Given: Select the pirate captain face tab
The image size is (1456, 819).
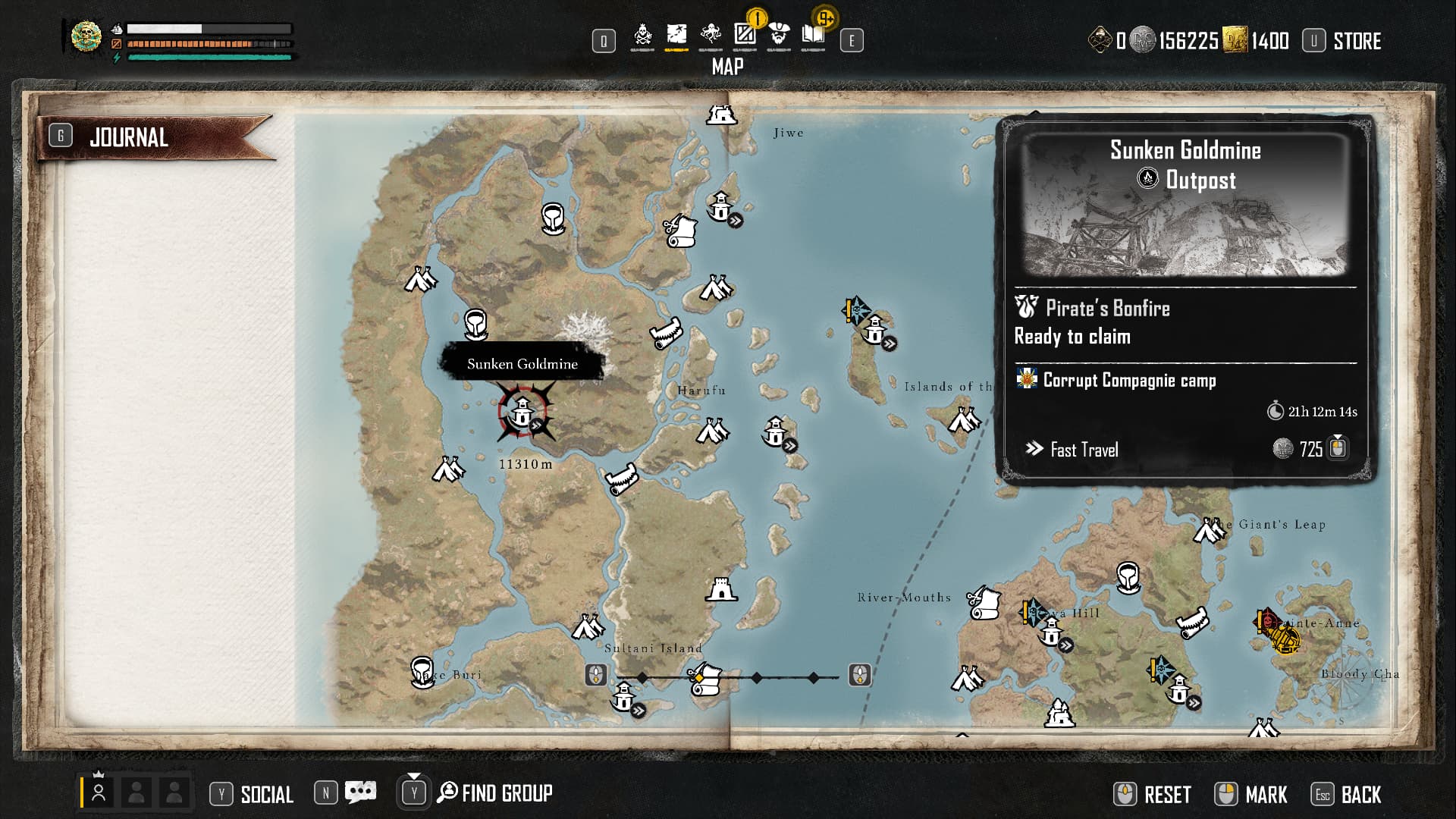Looking at the screenshot, I should [x=779, y=35].
